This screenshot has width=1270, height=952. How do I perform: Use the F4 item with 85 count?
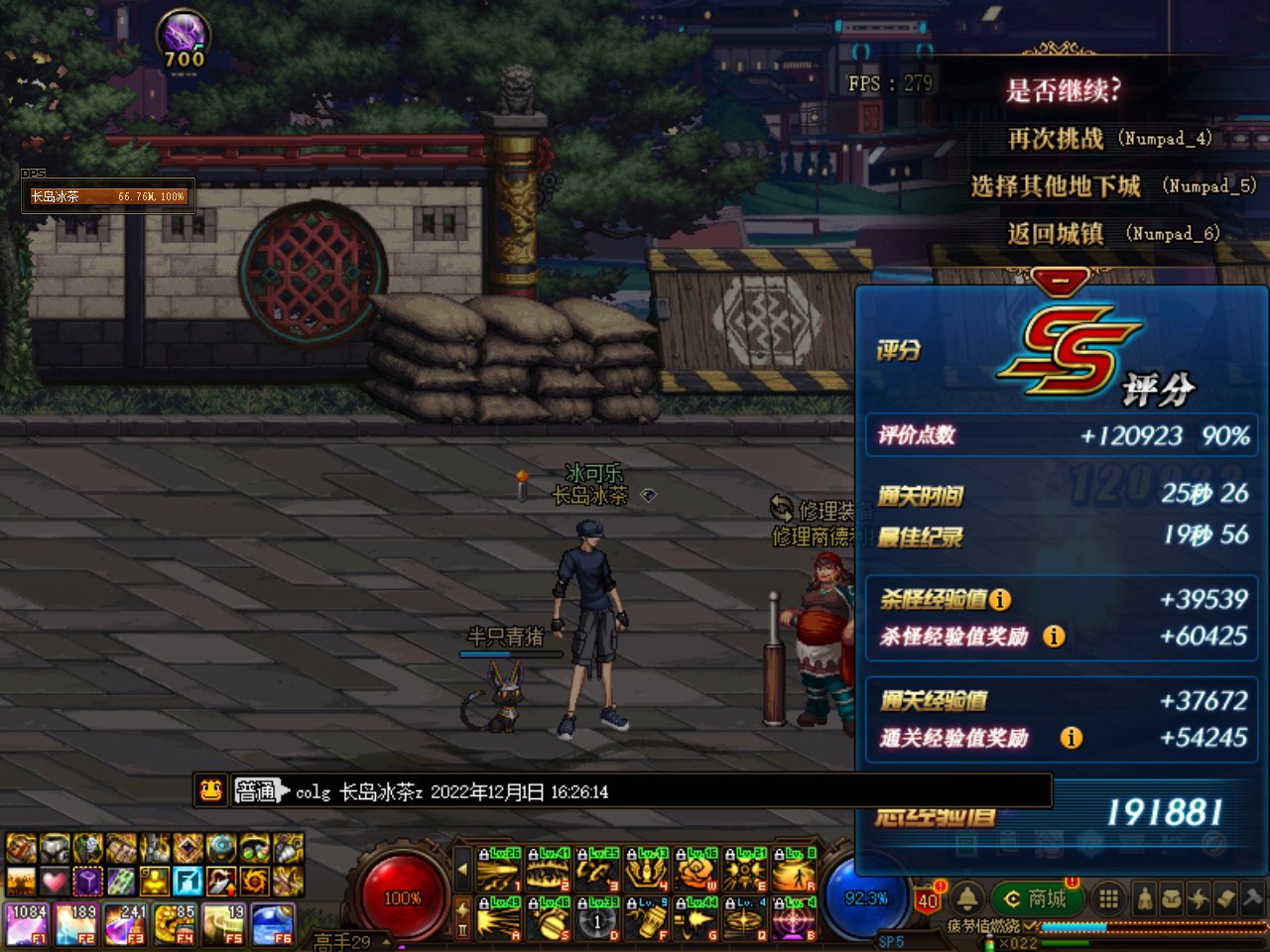(x=175, y=922)
